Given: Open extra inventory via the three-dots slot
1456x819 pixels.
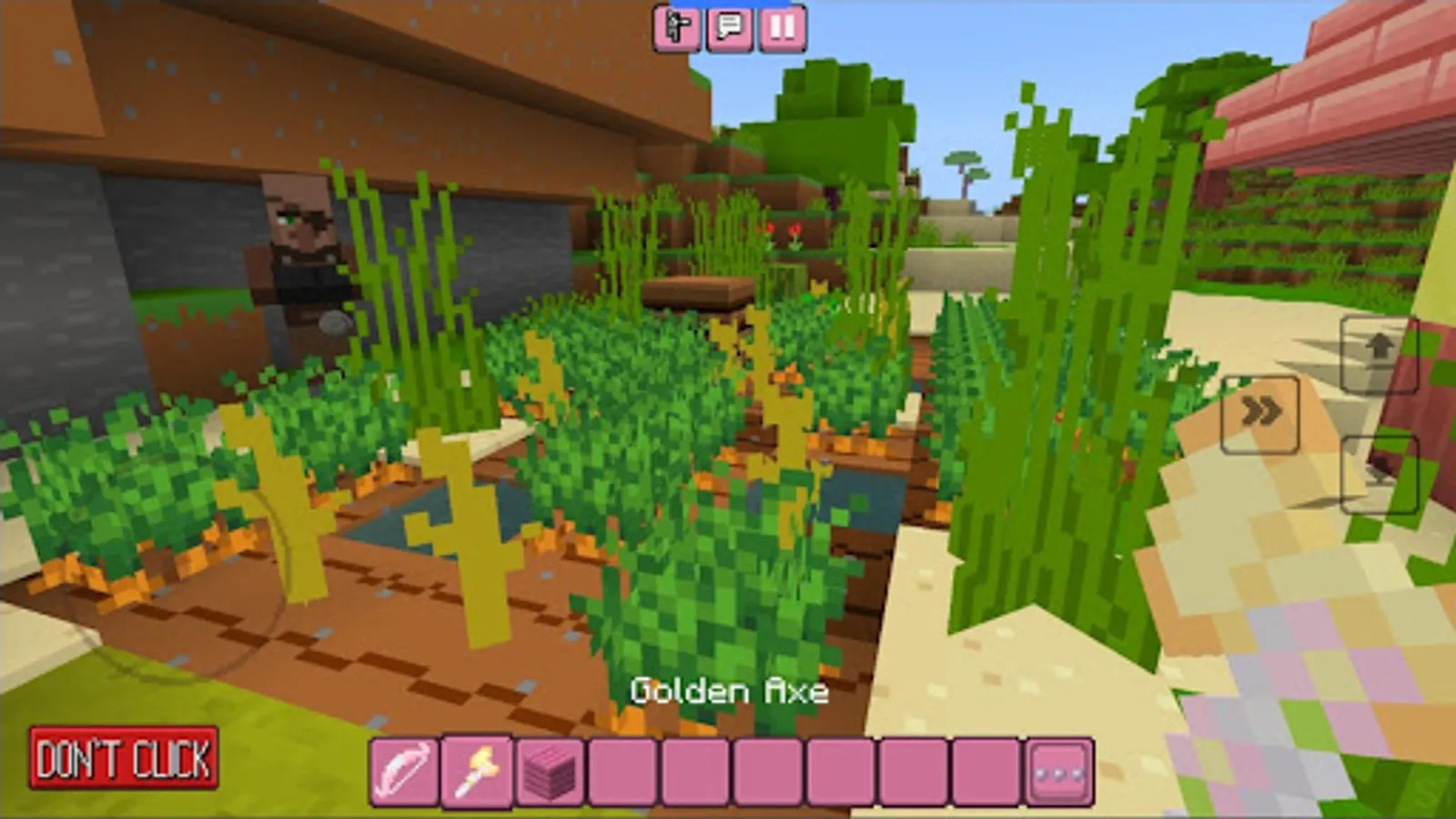Looking at the screenshot, I should pos(1058,769).
